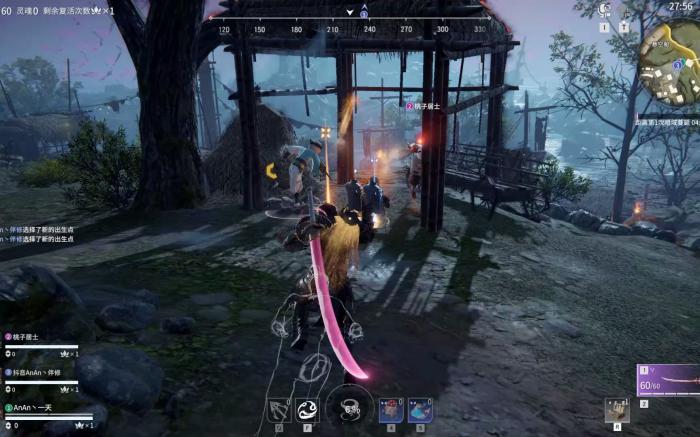Viewport: 700px width, 437px height.
Task: Click the moon icon beside the minimap
Action: coord(604,9)
